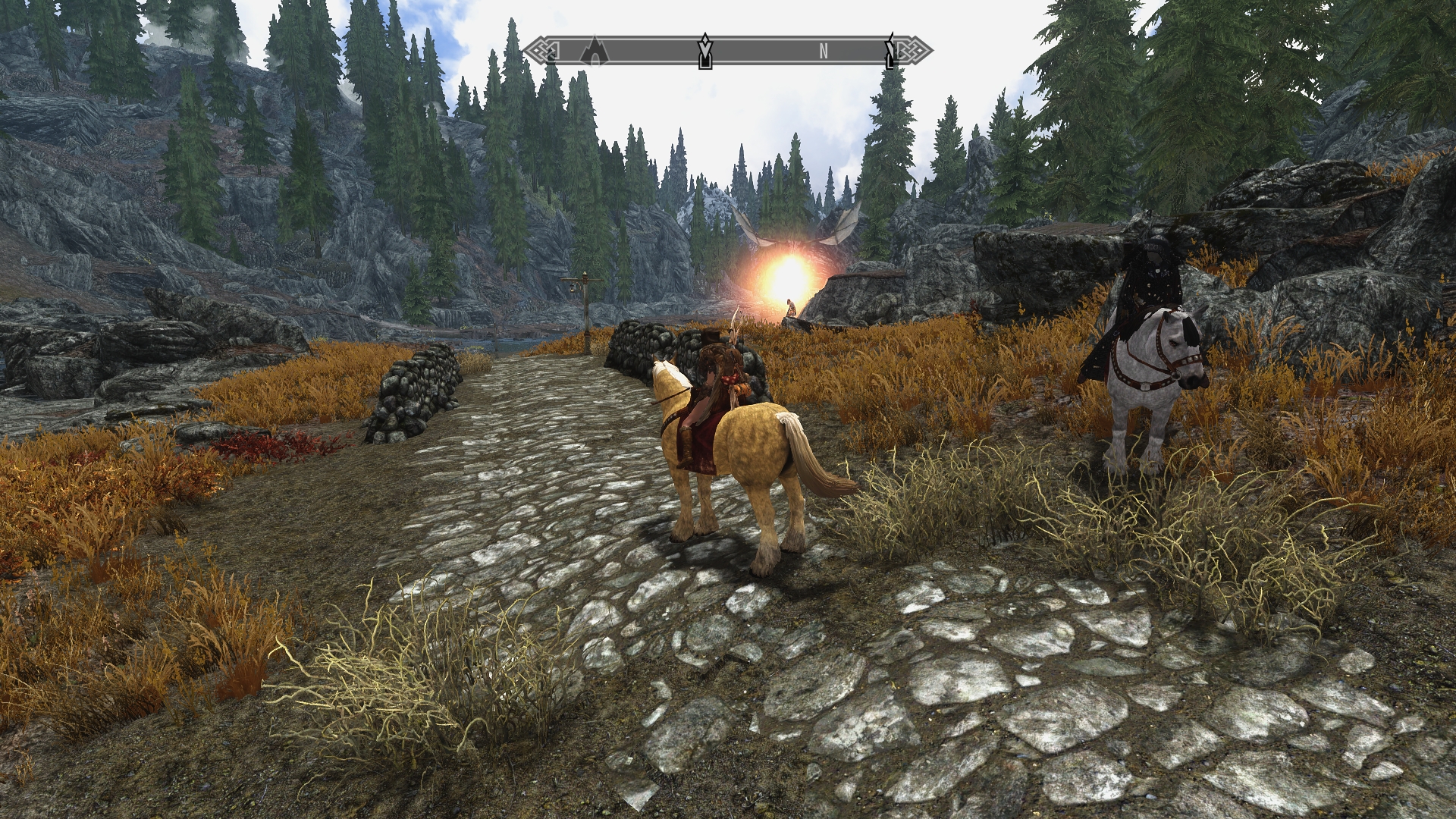This screenshot has height=819, width=1456.
Task: Click the cave location marker on the compass
Action: 595,50
